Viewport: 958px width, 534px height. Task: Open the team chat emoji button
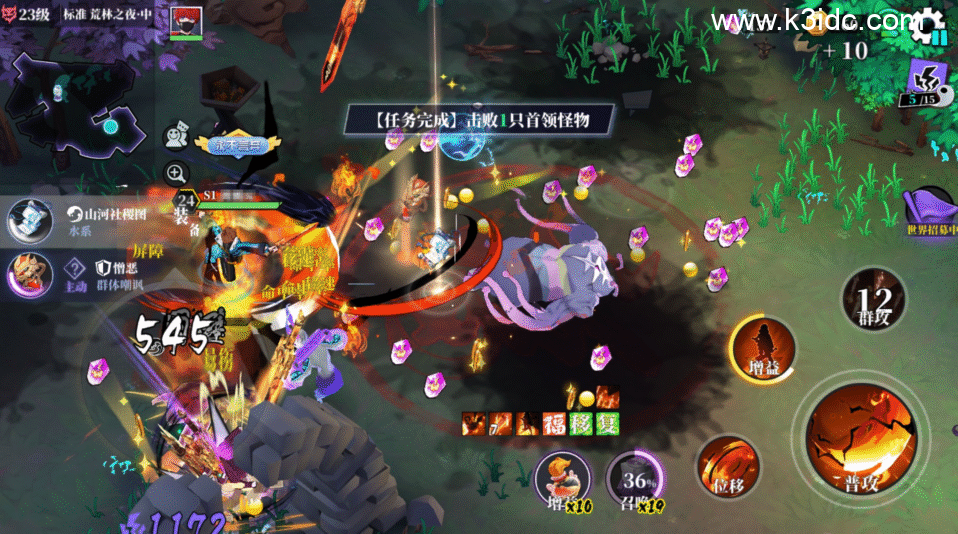click(x=176, y=137)
